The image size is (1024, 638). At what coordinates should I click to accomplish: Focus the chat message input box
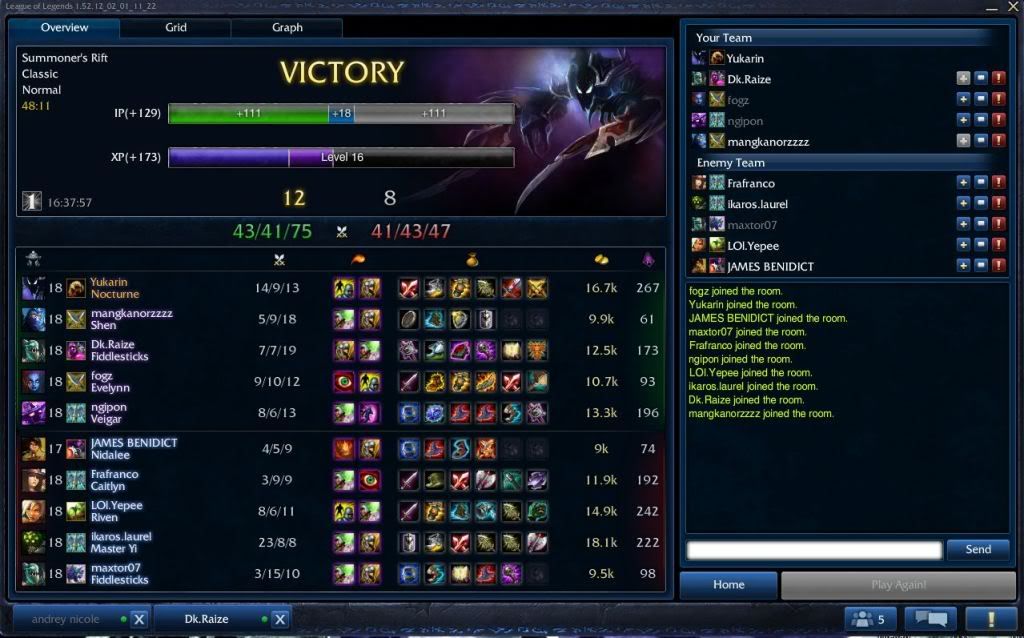tap(814, 549)
